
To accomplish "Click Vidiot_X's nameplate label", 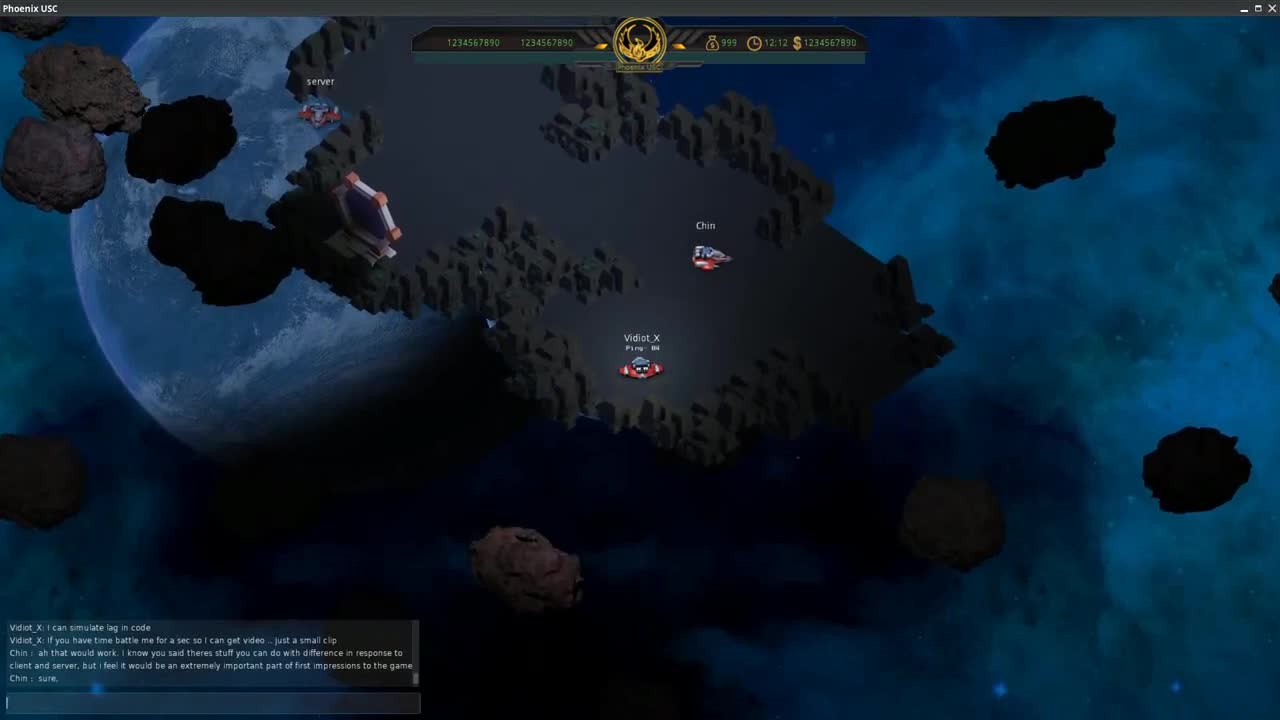I will pos(641,338).
